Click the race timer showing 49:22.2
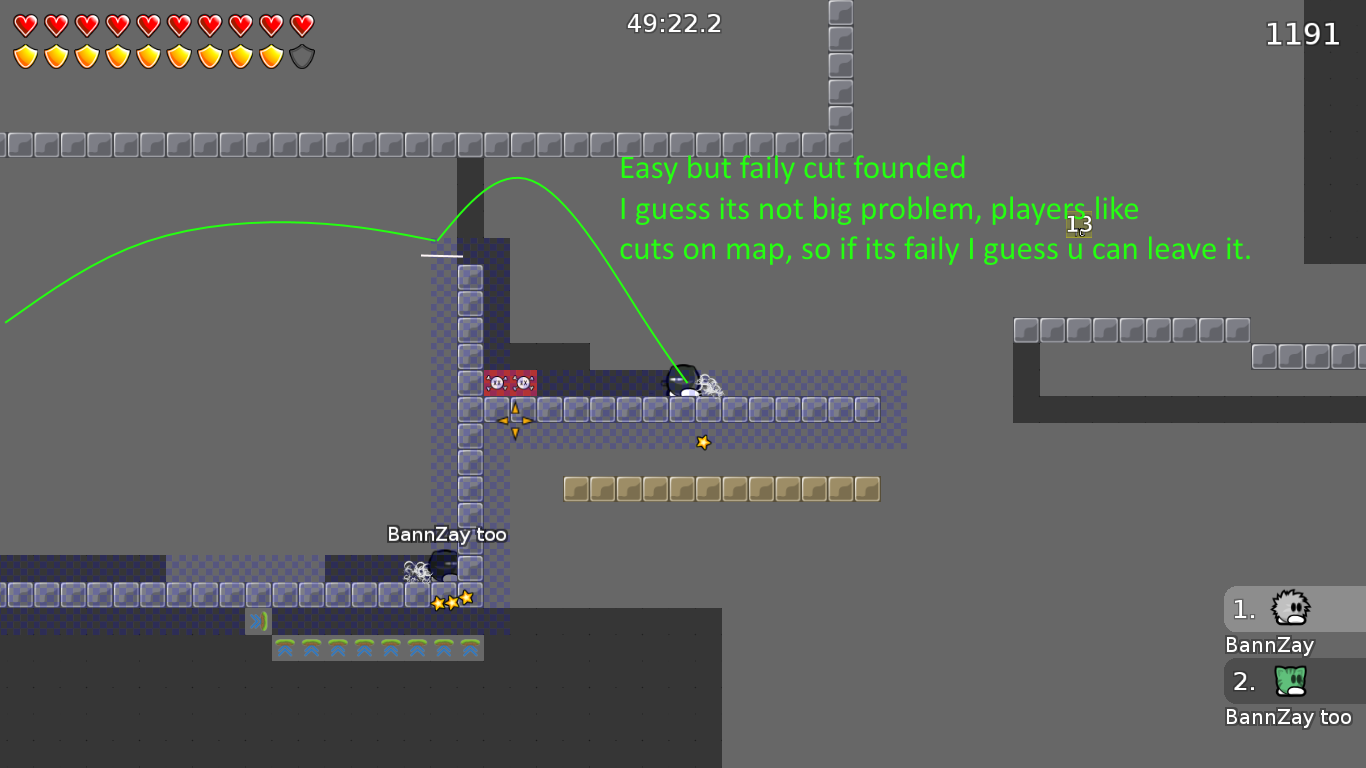The height and width of the screenshot is (768, 1366). click(674, 23)
